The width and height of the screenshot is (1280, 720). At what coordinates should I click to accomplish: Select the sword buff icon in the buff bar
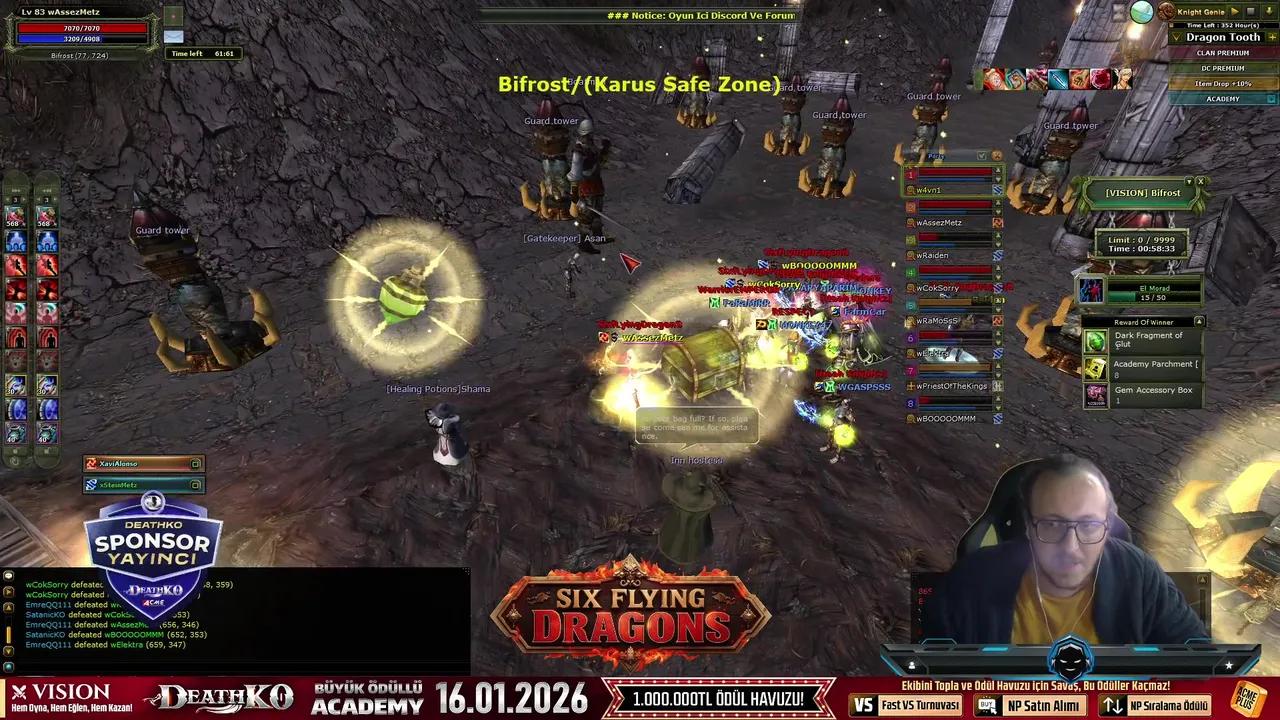pyautogui.click(x=1058, y=79)
